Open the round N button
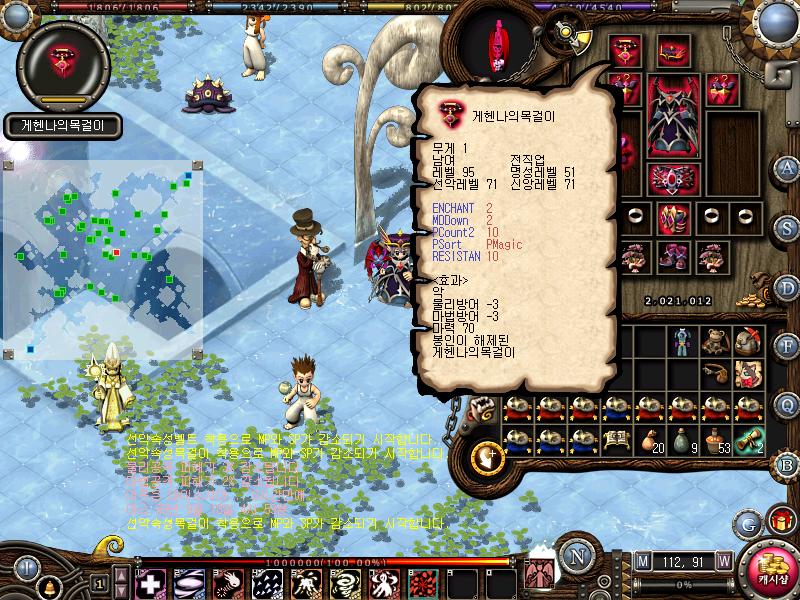Image resolution: width=800 pixels, height=600 pixels. pos(576,553)
